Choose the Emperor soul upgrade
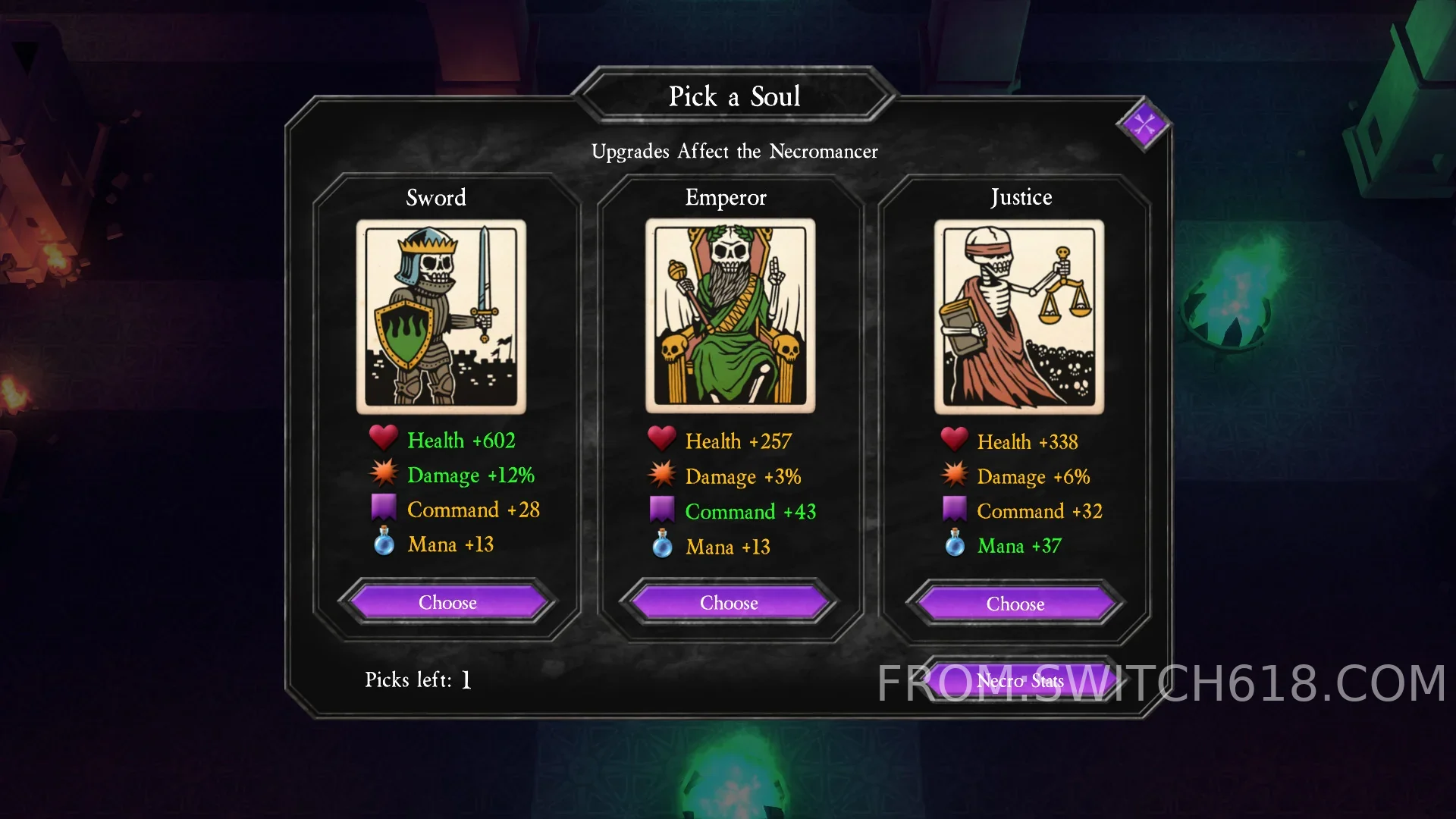Screen dimensions: 1456x819 click(x=729, y=603)
